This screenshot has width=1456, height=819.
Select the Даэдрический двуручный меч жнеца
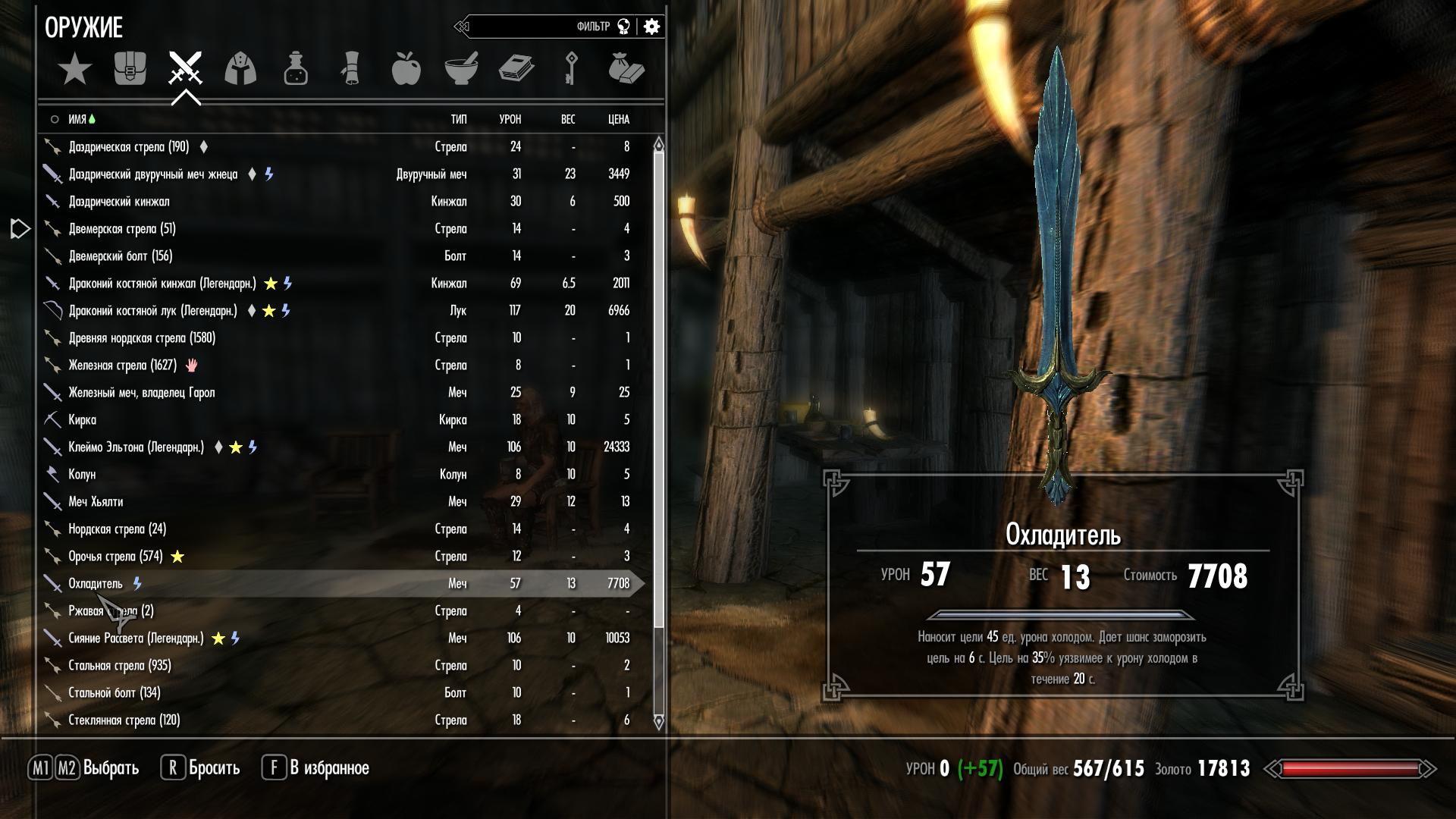[152, 174]
